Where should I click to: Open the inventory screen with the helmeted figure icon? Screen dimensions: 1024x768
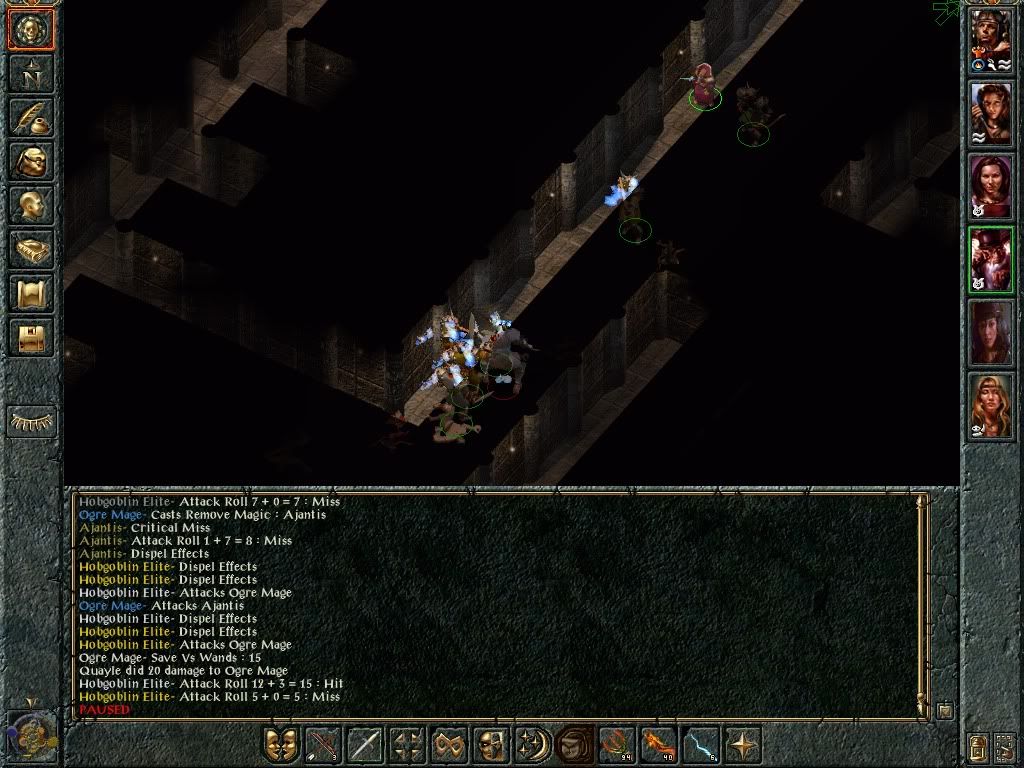click(x=31, y=162)
